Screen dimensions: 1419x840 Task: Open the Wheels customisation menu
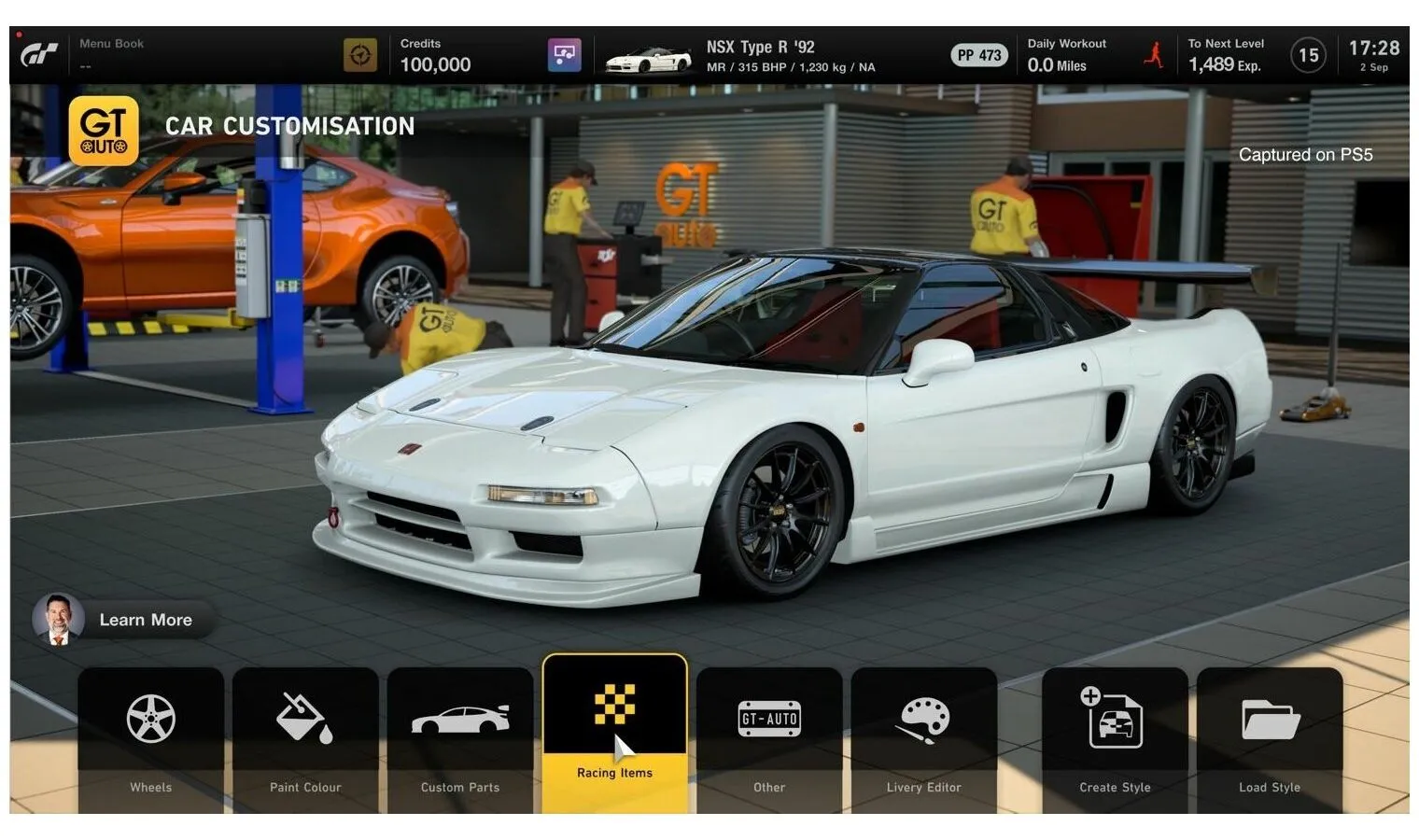pos(151,737)
